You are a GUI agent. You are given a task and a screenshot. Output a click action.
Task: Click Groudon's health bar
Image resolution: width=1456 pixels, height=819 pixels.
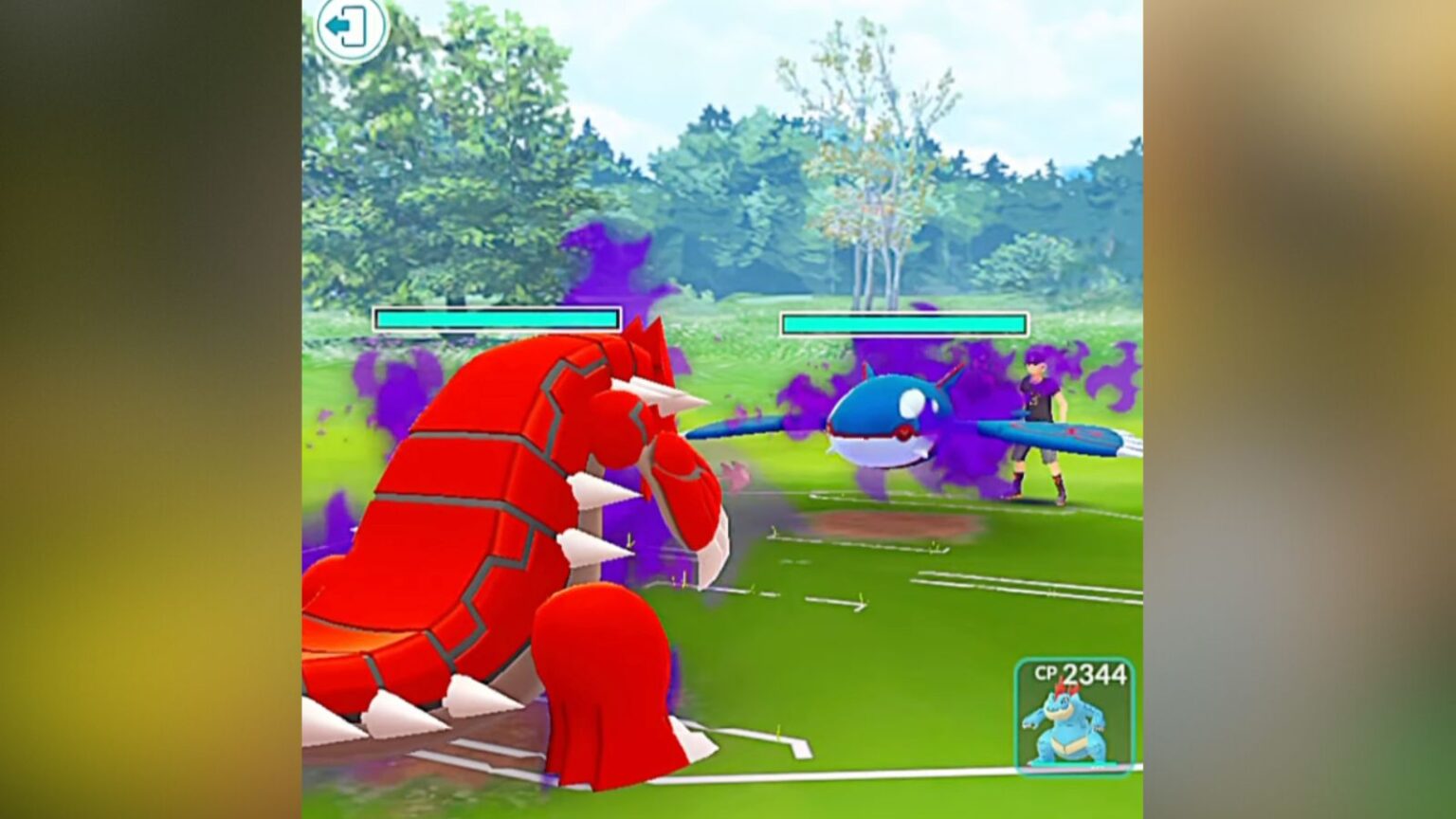pos(498,318)
